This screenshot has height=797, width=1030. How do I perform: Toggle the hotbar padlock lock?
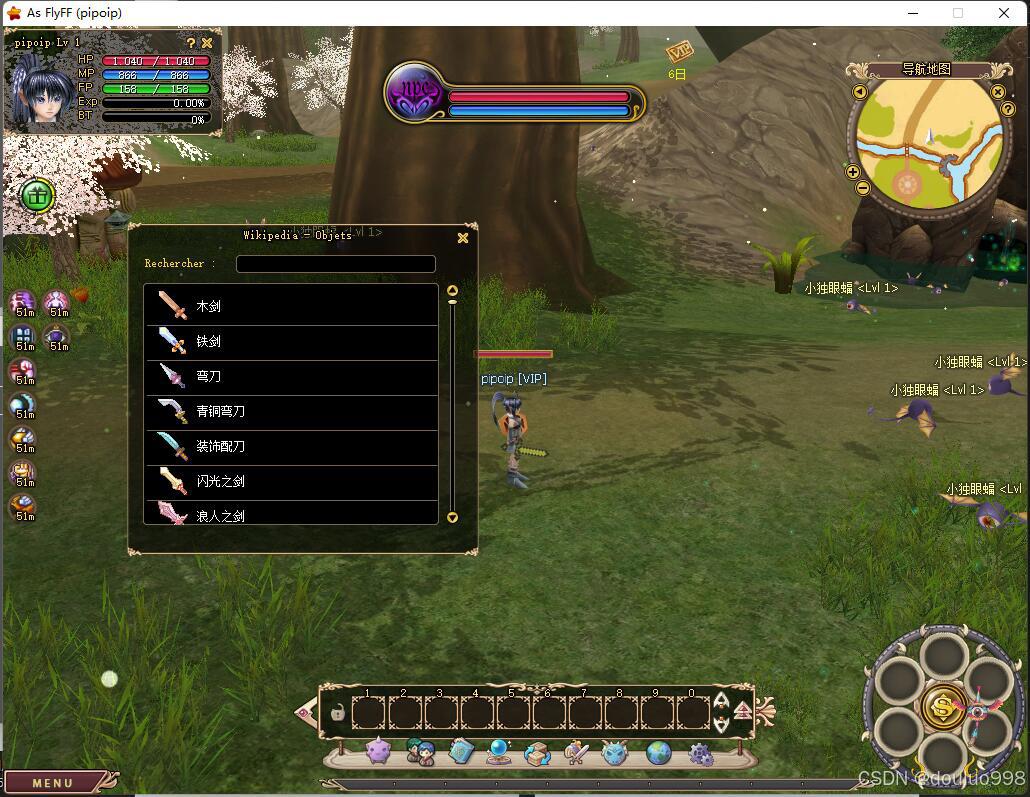pos(338,714)
